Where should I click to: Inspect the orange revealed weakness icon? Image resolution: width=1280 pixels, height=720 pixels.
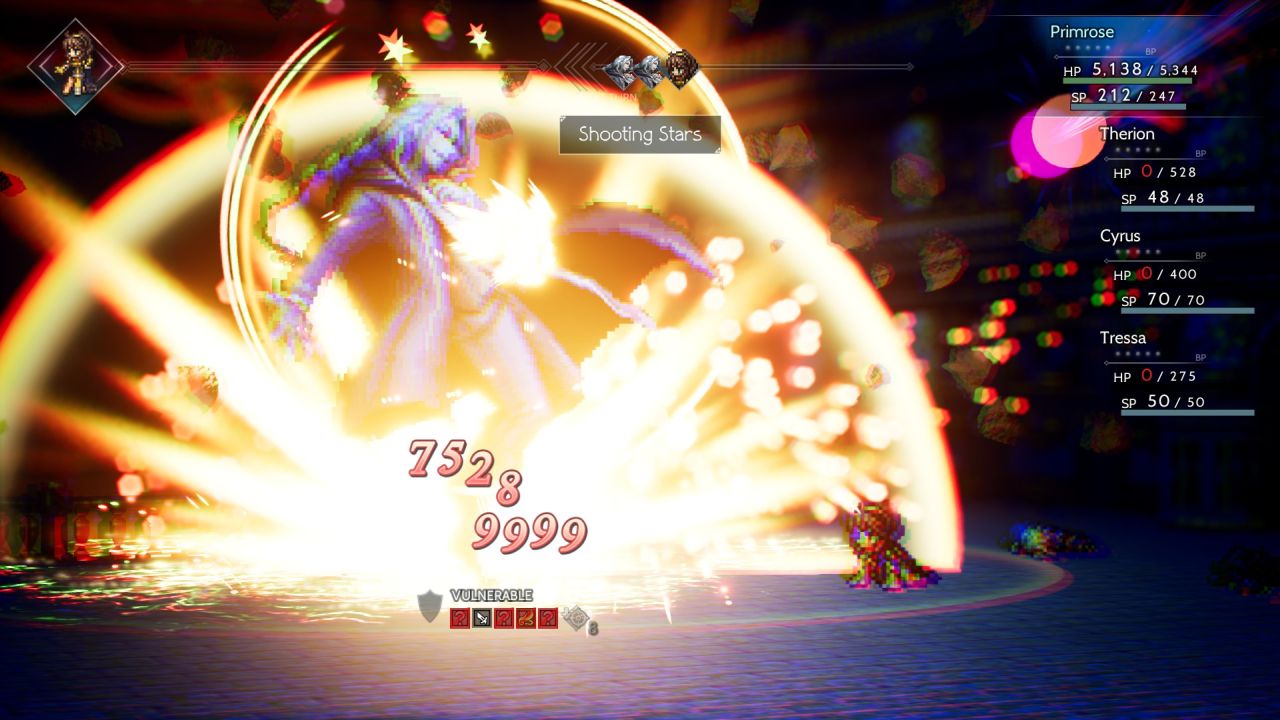tap(526, 618)
